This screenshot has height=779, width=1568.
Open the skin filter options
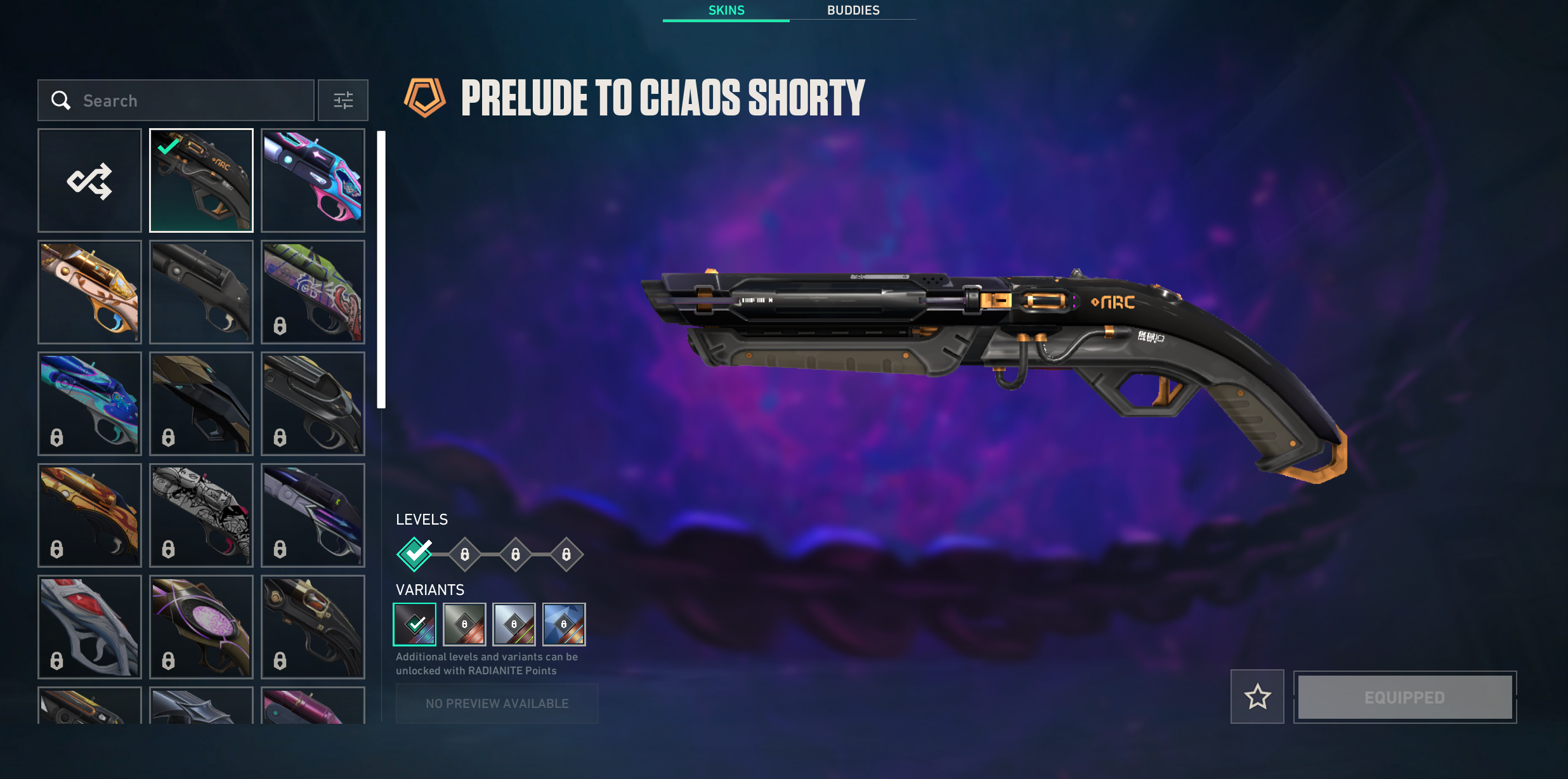(x=343, y=100)
